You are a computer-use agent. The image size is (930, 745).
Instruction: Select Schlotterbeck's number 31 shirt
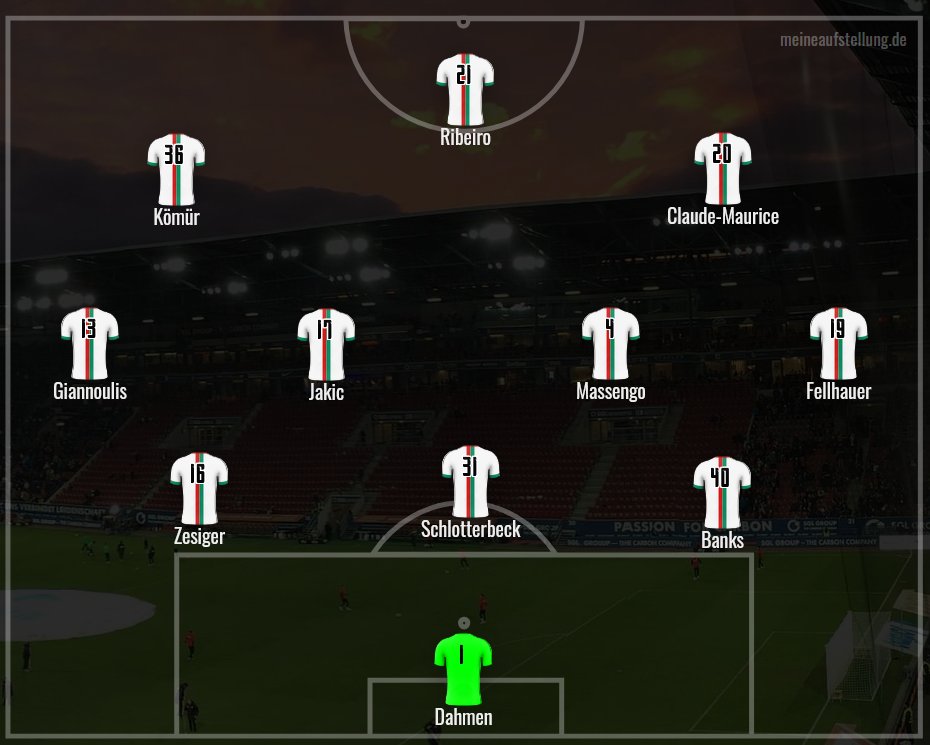click(470, 481)
